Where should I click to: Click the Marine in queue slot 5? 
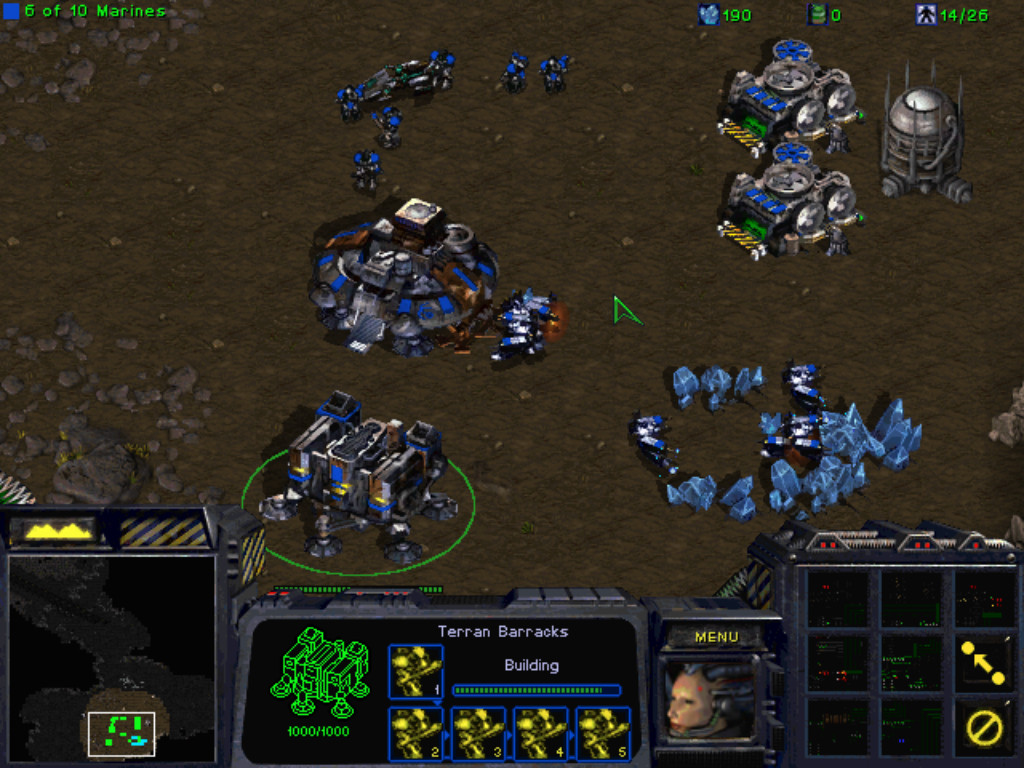click(x=603, y=733)
